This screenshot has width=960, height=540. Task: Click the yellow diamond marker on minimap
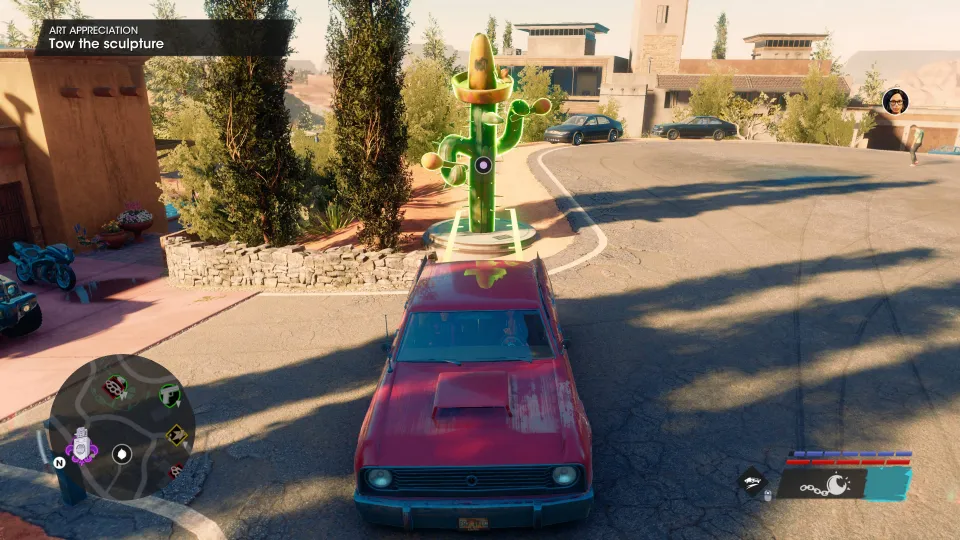tap(176, 433)
